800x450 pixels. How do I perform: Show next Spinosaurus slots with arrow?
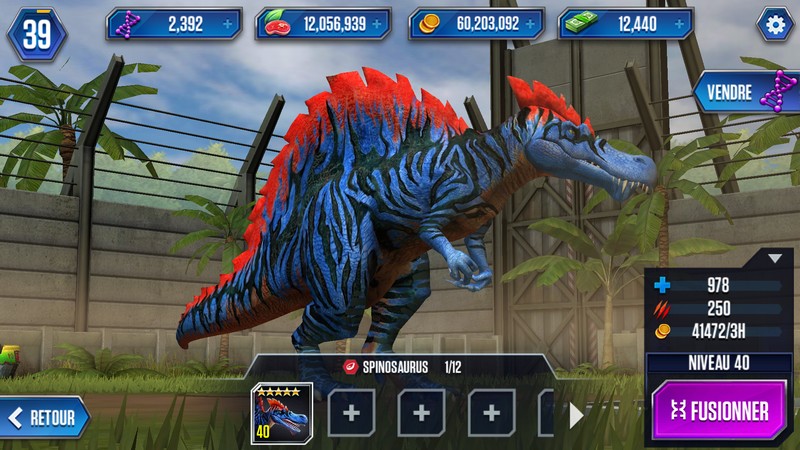coord(577,415)
